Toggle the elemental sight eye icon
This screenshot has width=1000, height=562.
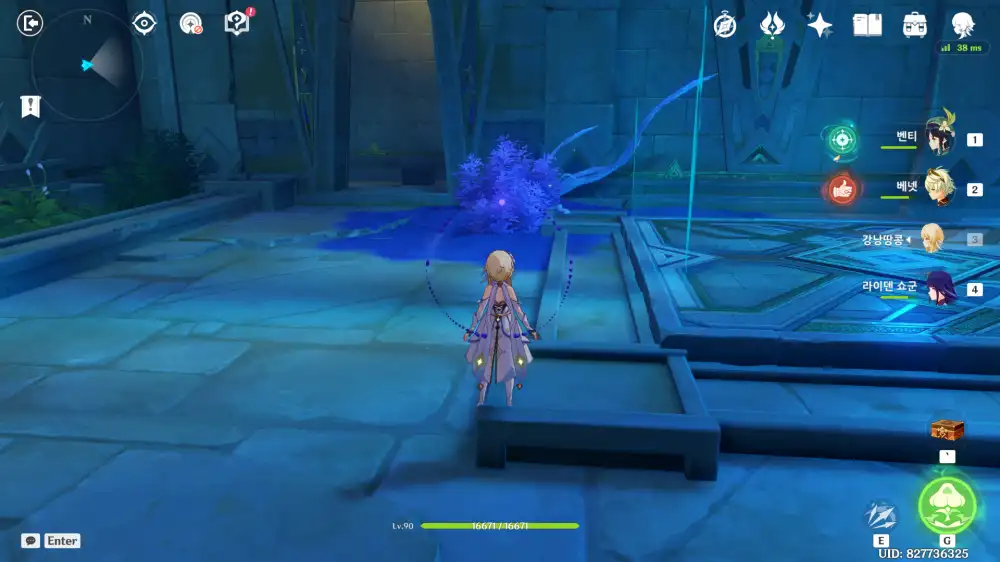tap(144, 23)
